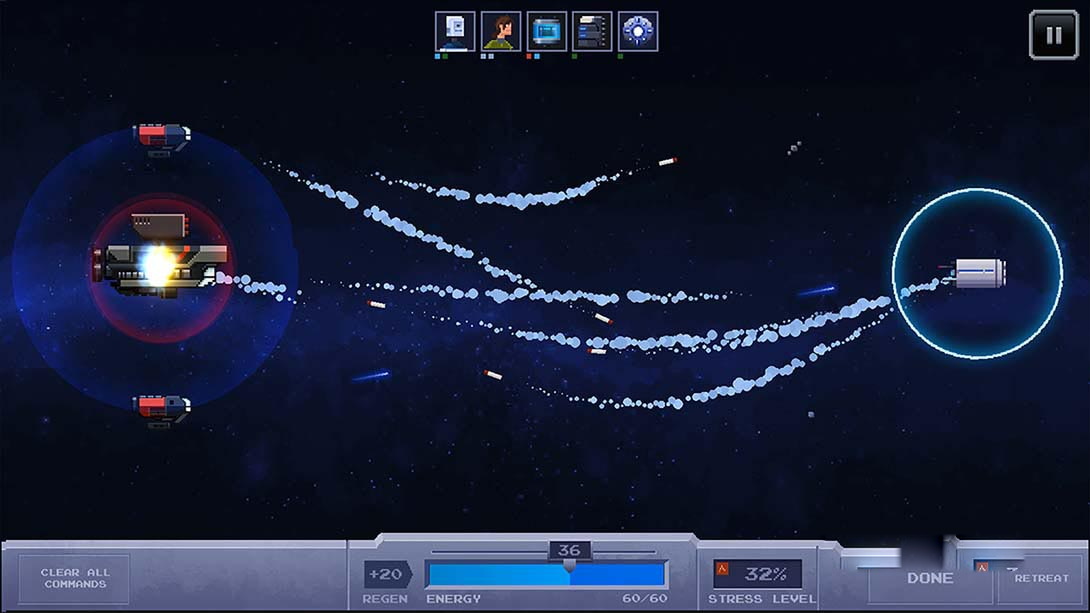Confirm orders with the Done button
This screenshot has height=613, width=1090.
click(929, 578)
